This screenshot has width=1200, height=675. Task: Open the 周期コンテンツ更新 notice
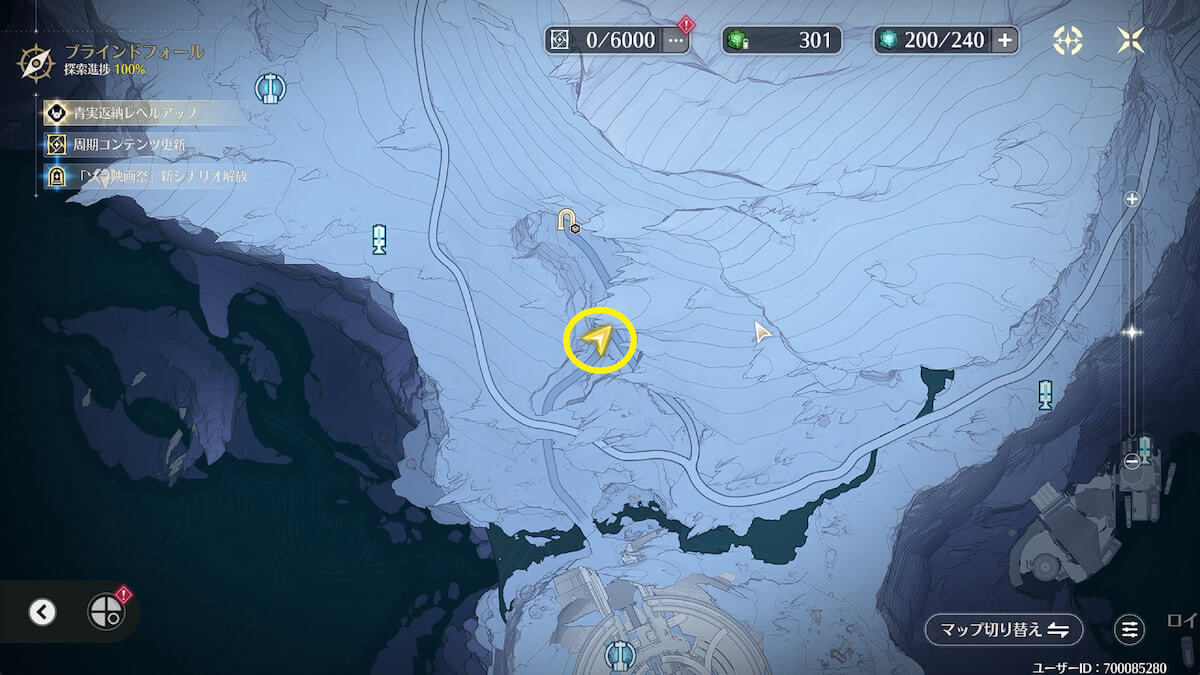pyautogui.click(x=130, y=145)
